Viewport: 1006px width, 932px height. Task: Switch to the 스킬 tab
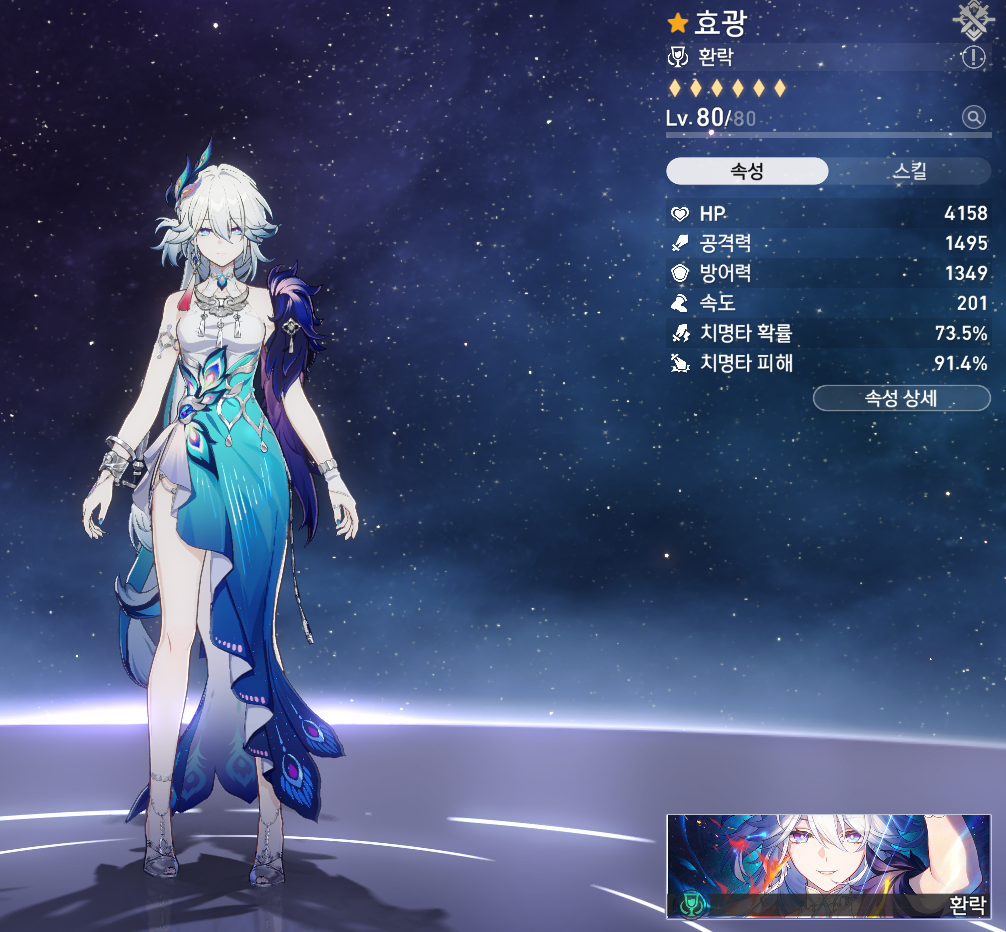coord(910,171)
